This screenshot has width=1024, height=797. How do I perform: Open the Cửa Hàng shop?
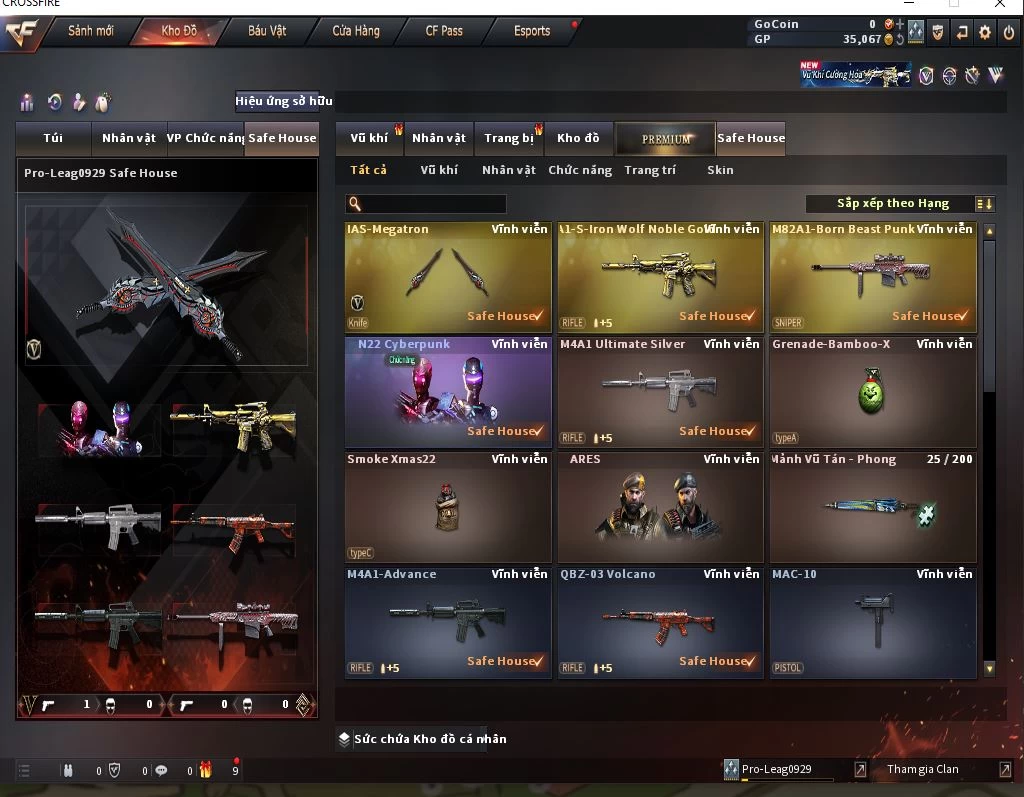tap(355, 31)
